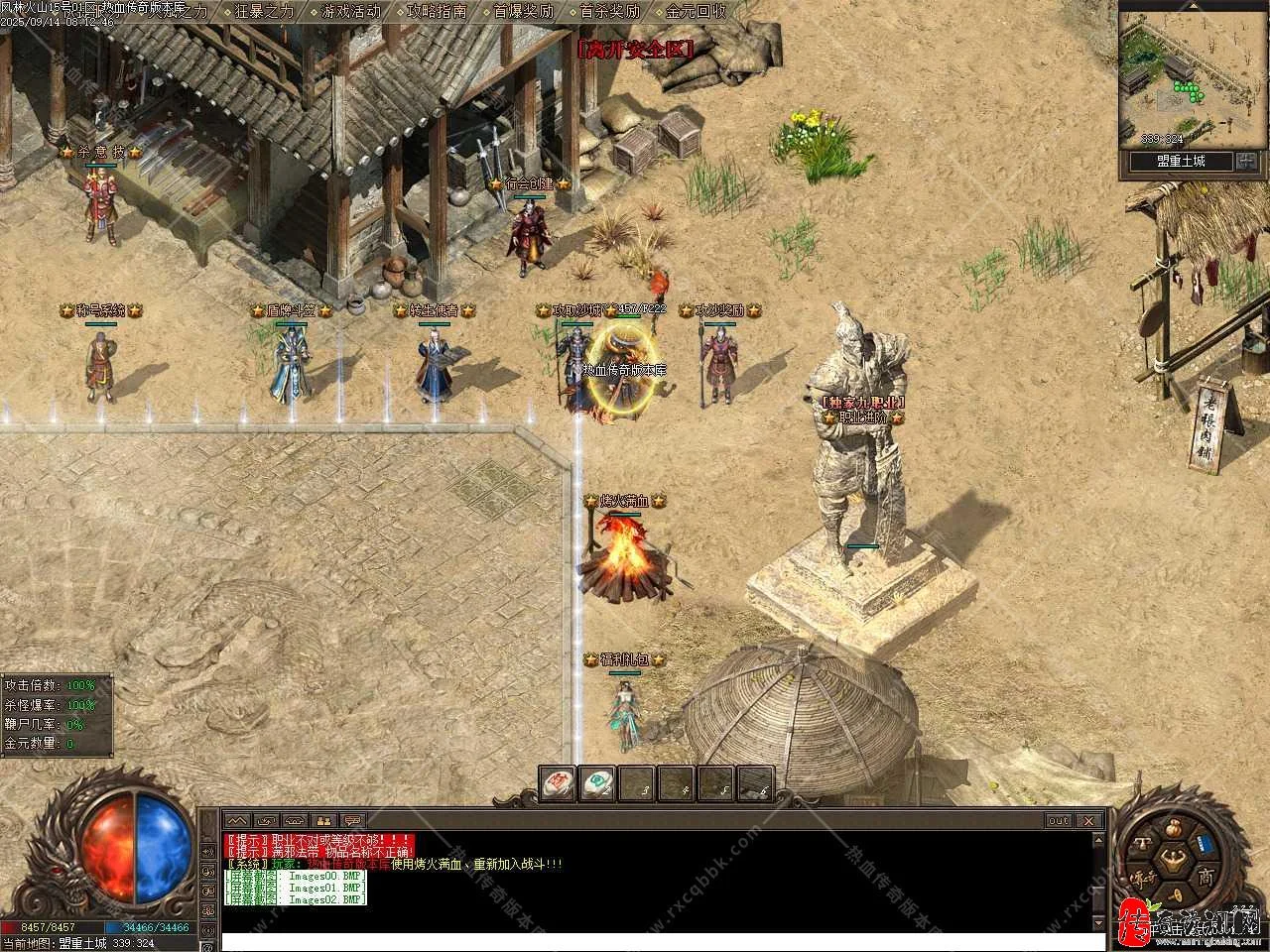Use the red potion in hotbar slot 1
The height and width of the screenshot is (952, 1270).
point(558,783)
